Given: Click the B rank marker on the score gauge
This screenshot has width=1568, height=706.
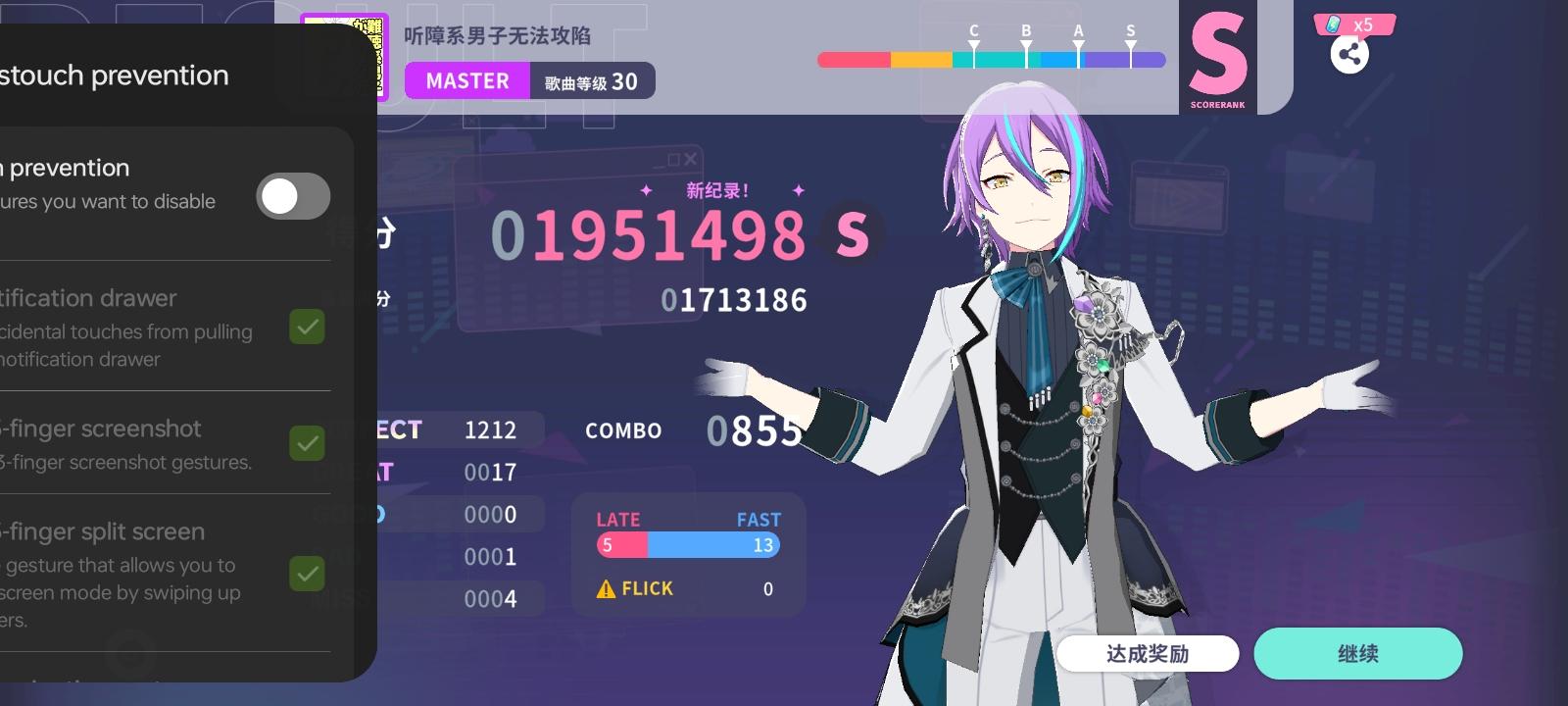Looking at the screenshot, I should tap(1025, 42).
